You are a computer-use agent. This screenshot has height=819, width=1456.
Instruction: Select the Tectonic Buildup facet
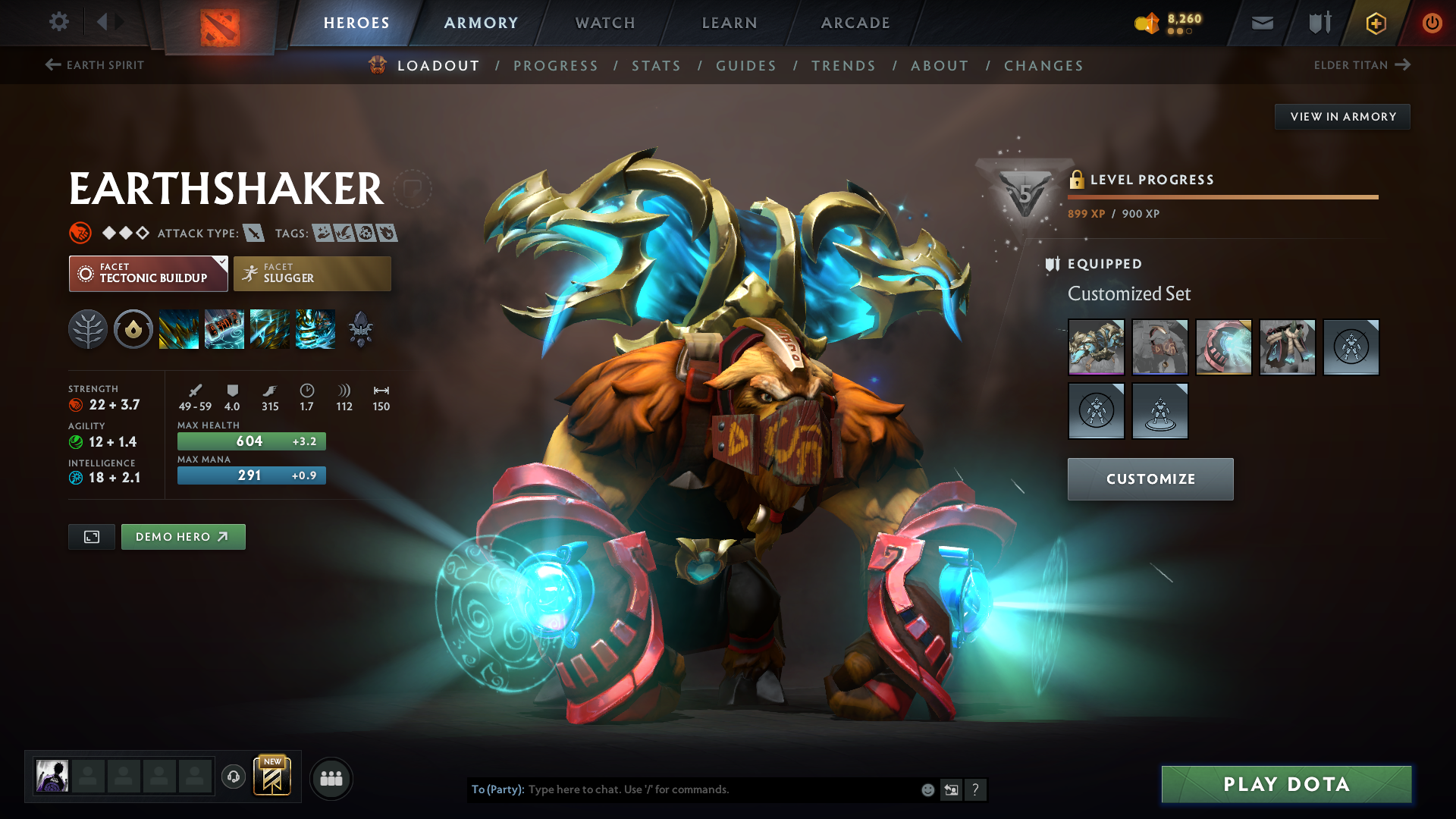148,273
